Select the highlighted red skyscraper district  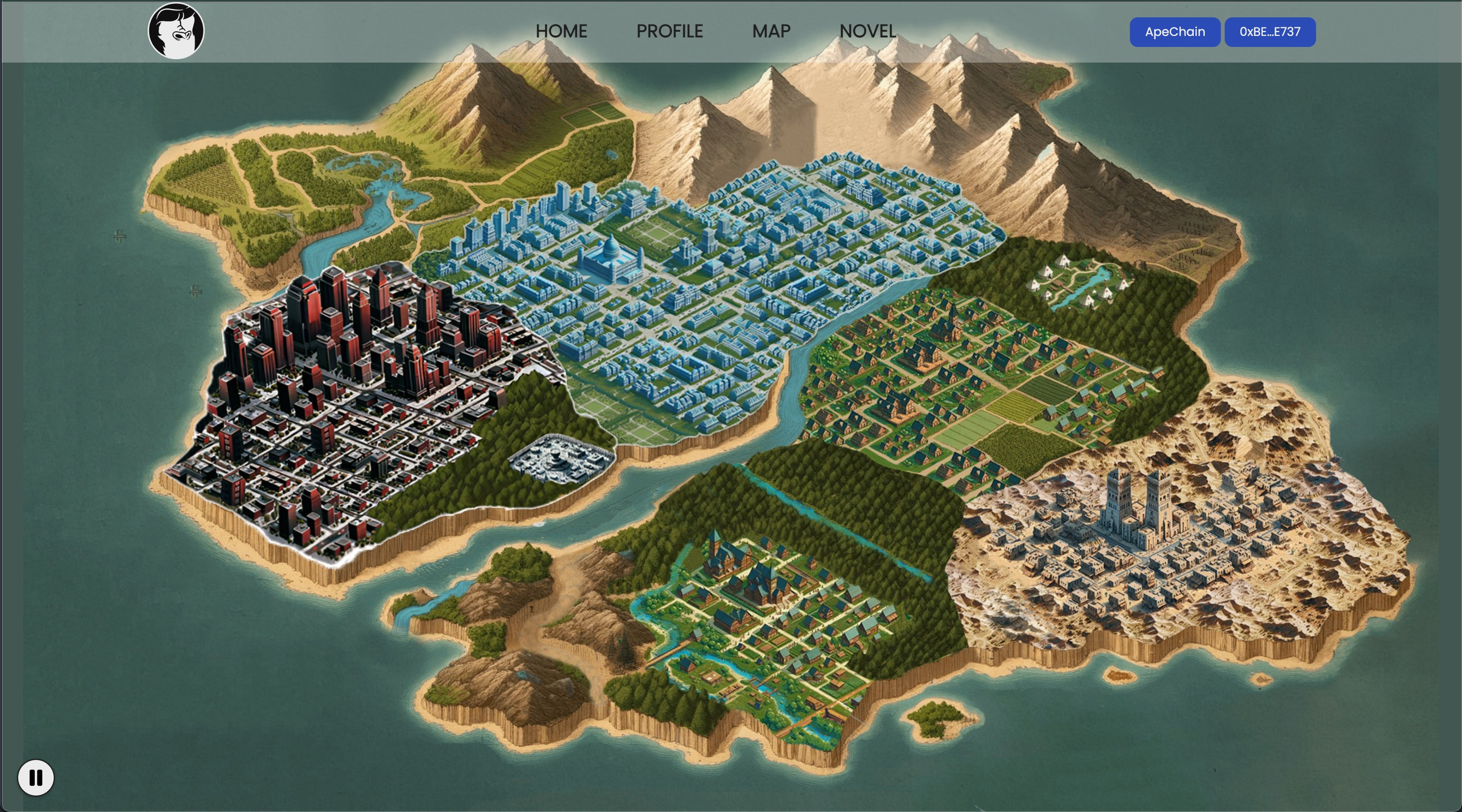tap(352, 397)
